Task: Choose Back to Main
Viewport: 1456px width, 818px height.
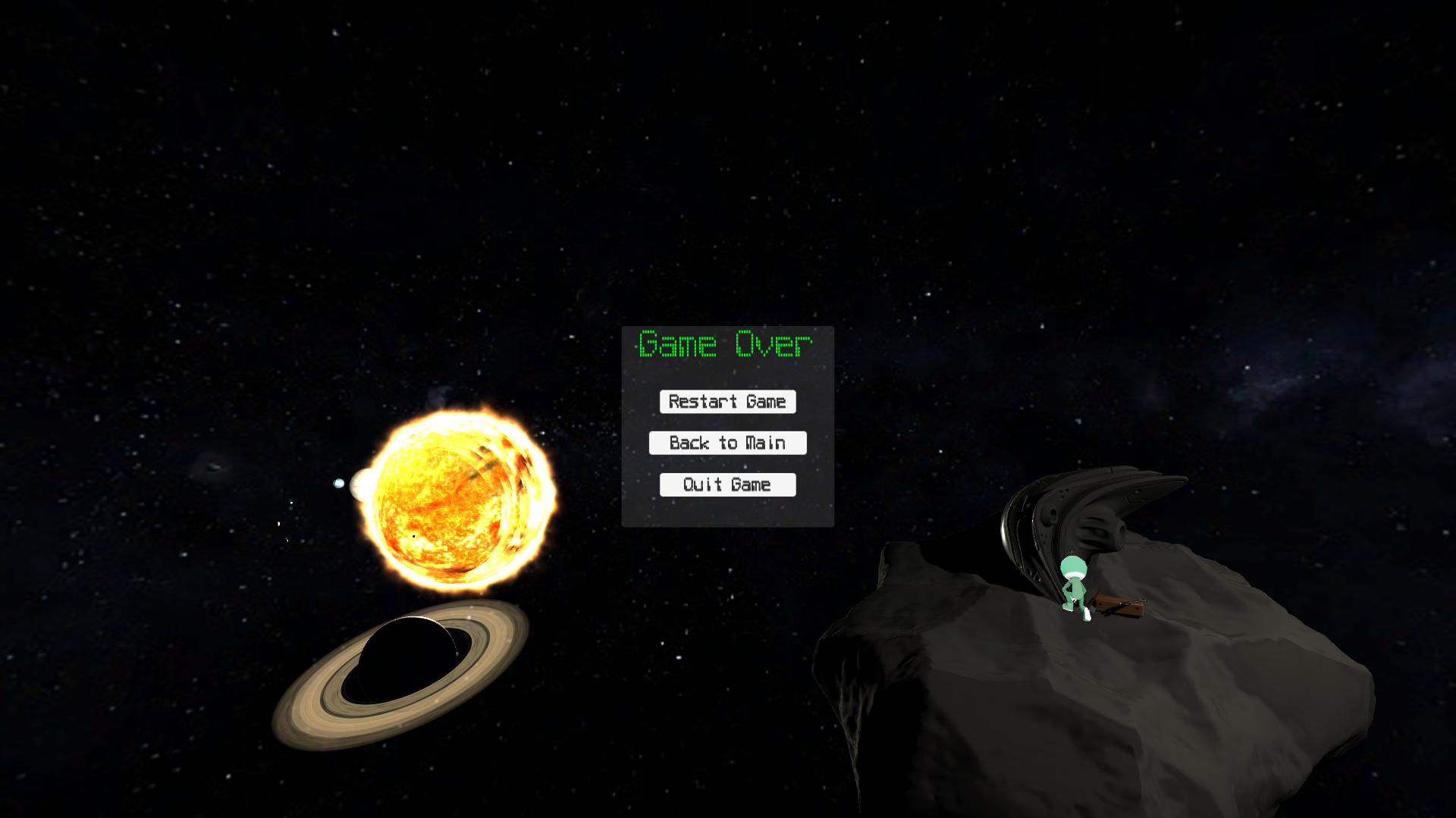Action: tap(727, 443)
